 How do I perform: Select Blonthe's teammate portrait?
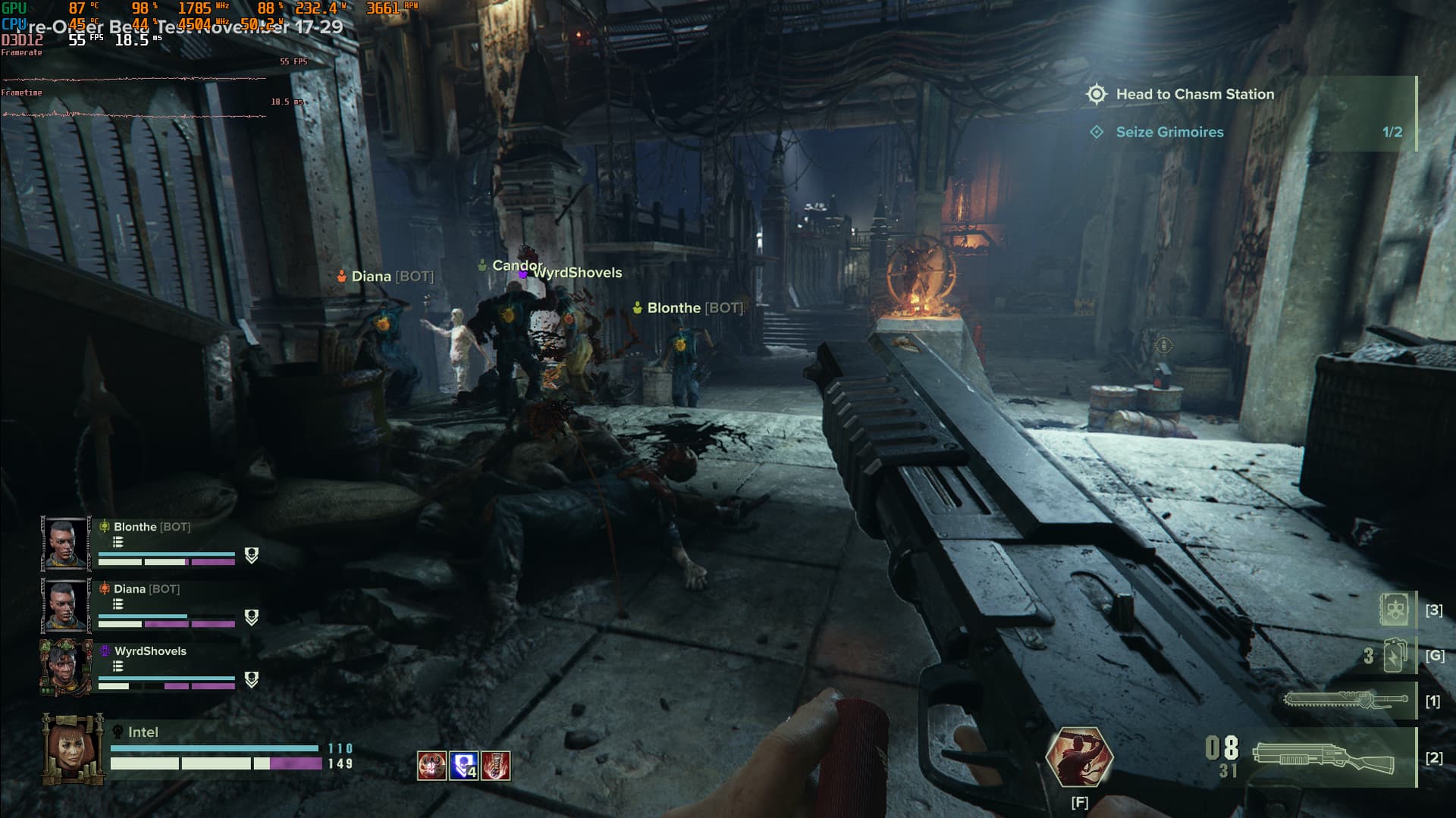pyautogui.click(x=66, y=544)
